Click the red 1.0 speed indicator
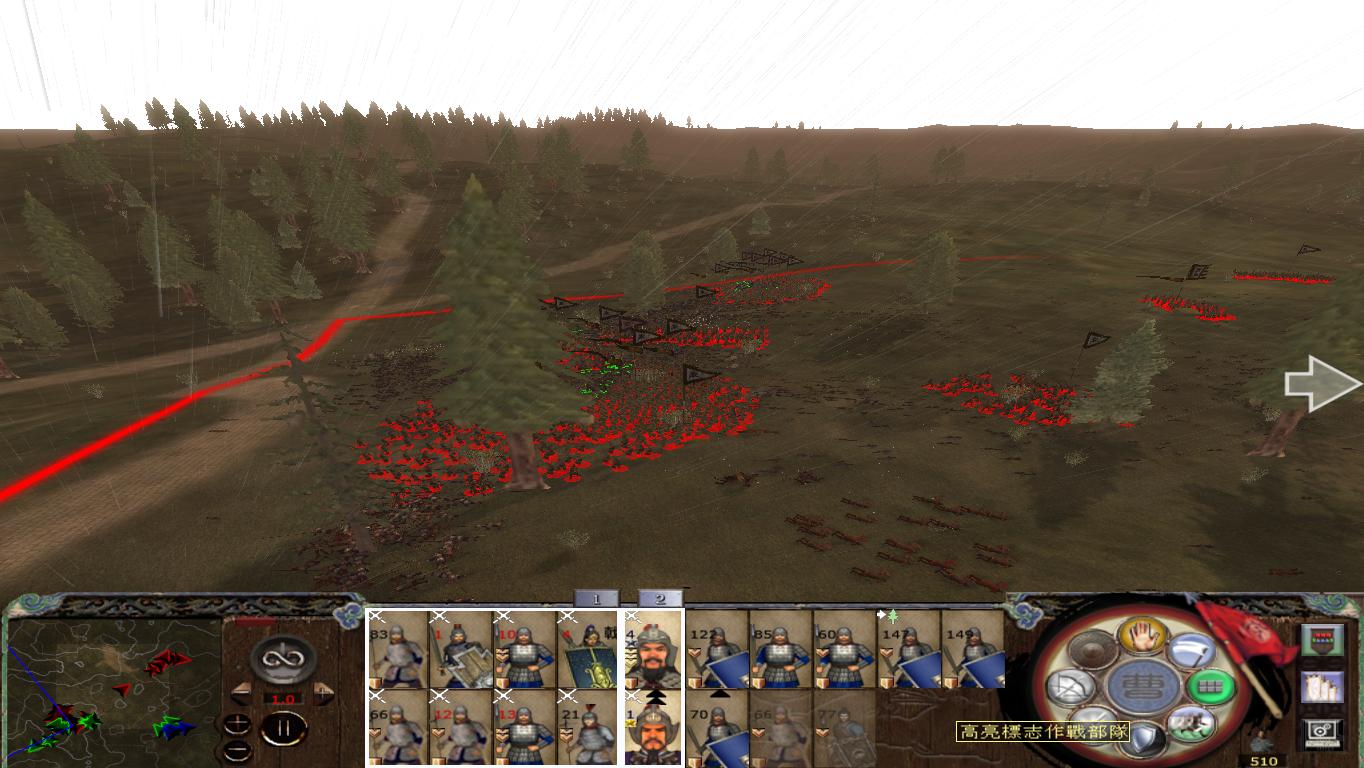The height and width of the screenshot is (768, 1364). (282, 697)
